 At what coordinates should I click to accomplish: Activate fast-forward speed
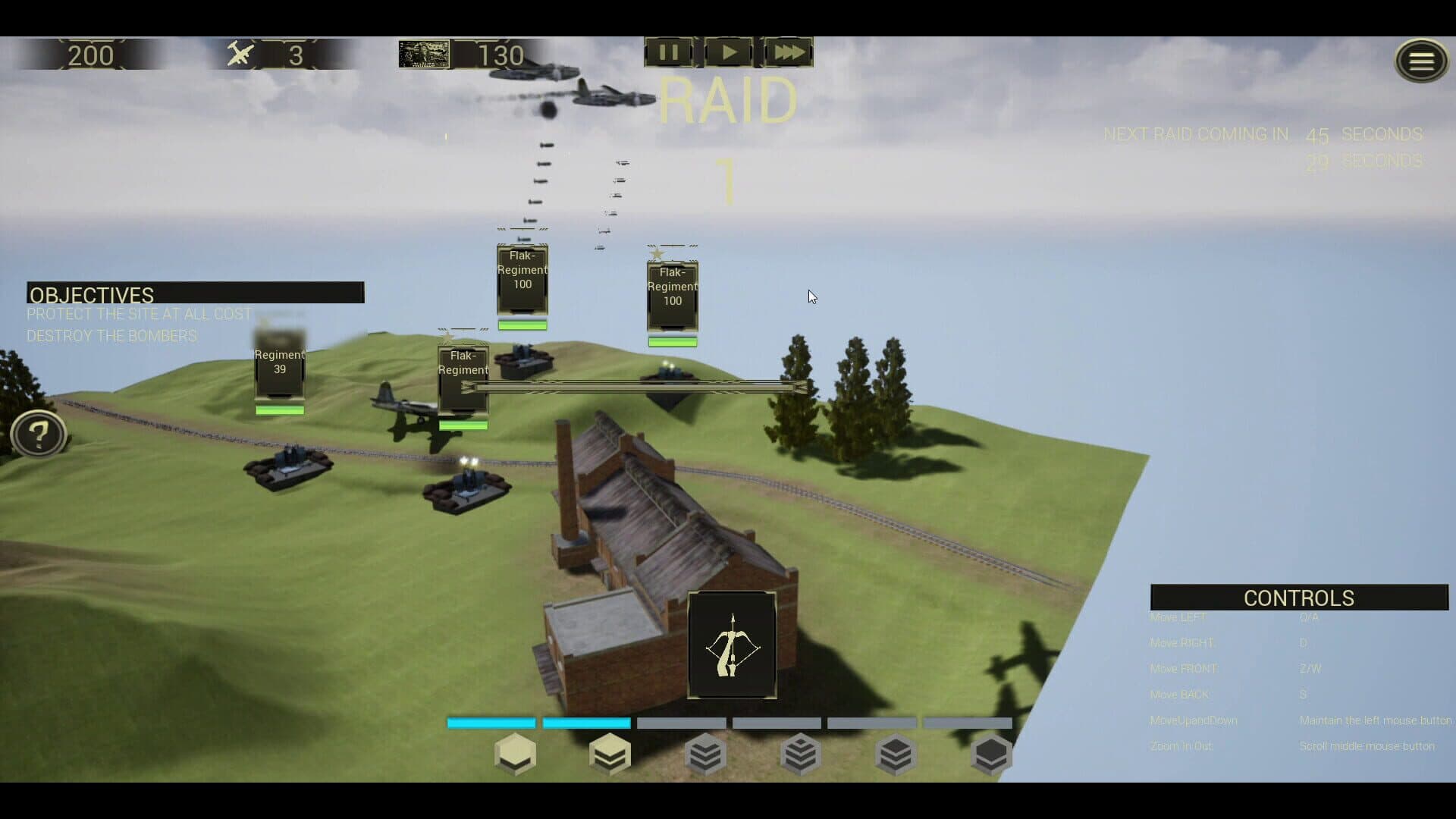(x=789, y=52)
